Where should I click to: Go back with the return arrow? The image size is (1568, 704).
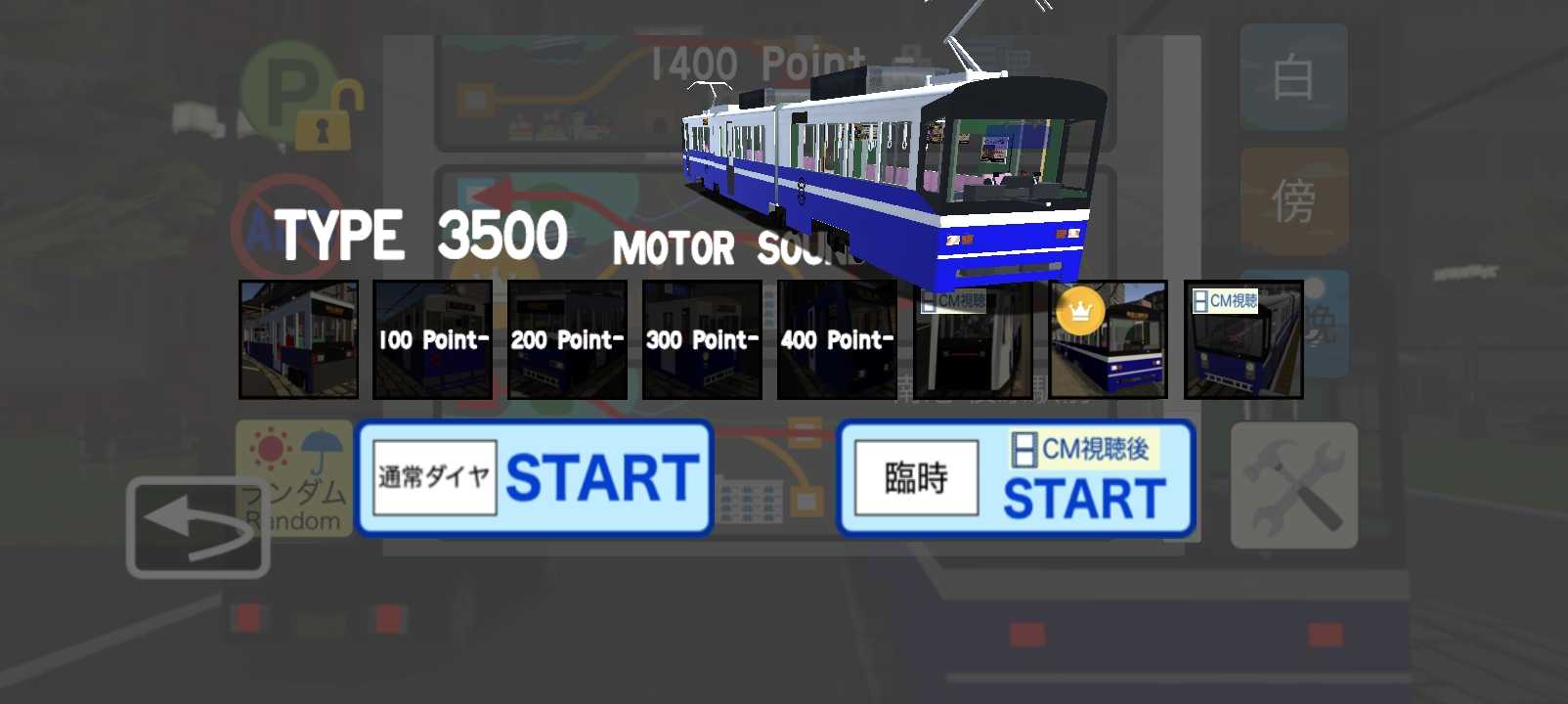[197, 528]
